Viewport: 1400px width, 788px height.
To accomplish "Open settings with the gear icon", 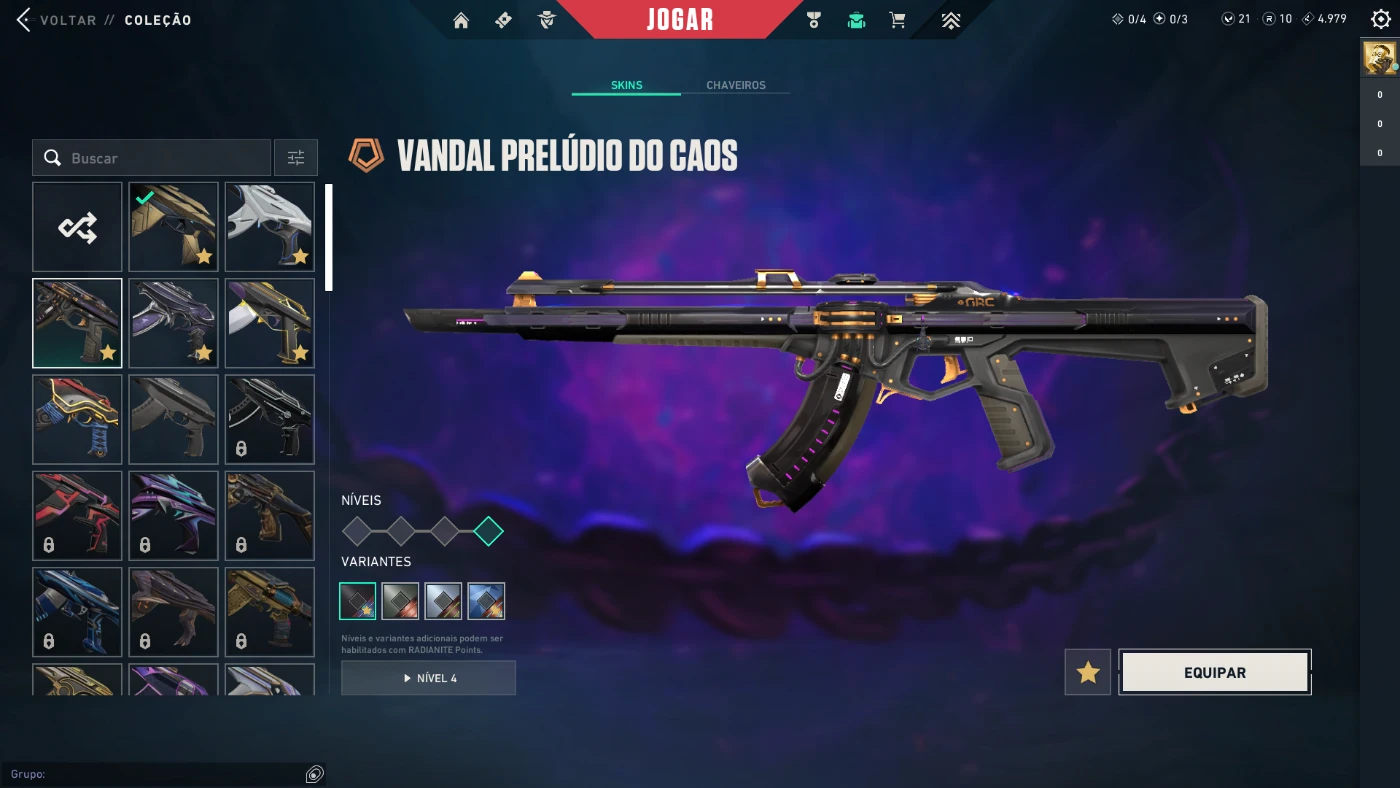I will coord(1381,19).
